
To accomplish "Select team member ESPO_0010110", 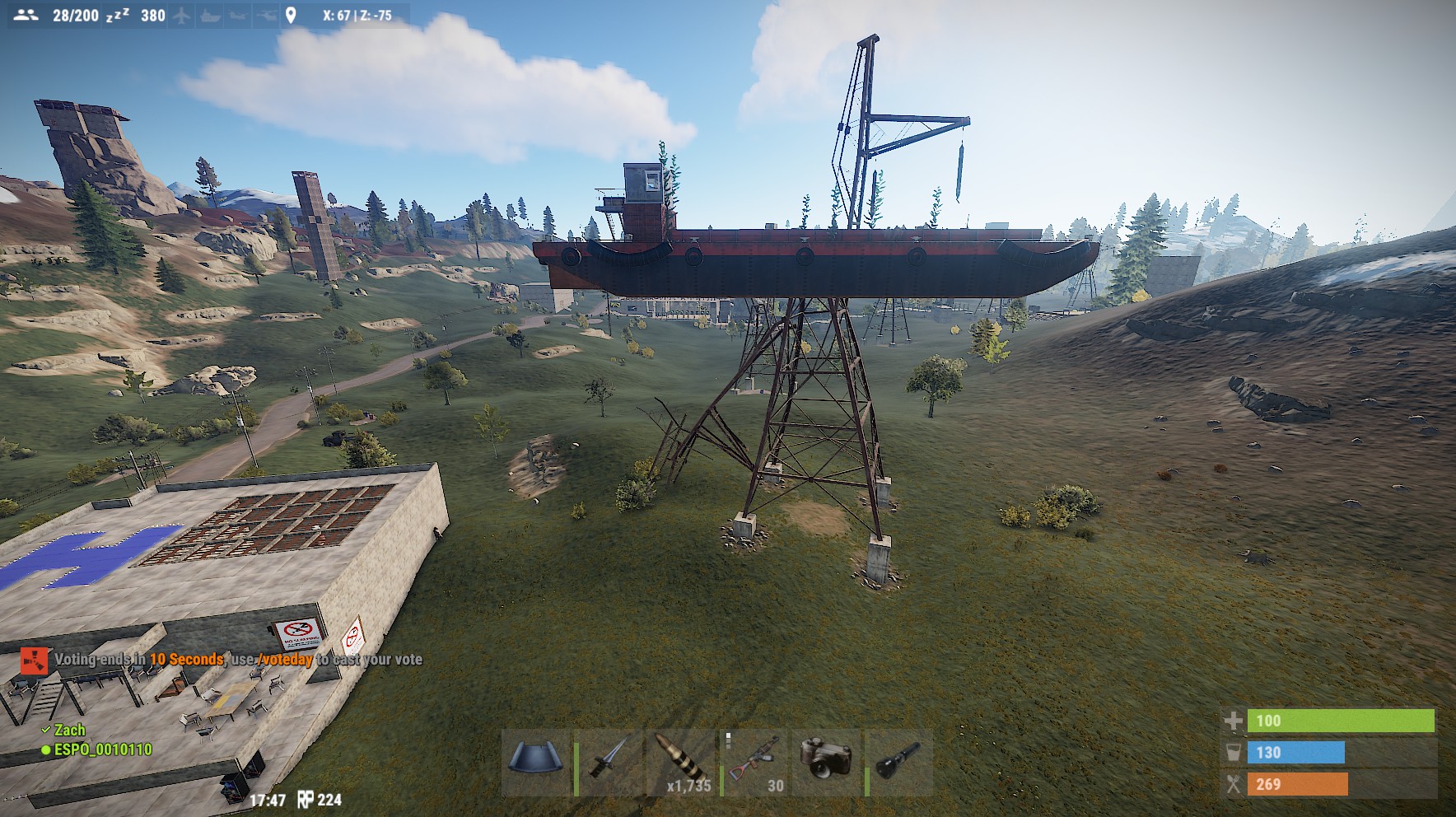I will point(102,749).
